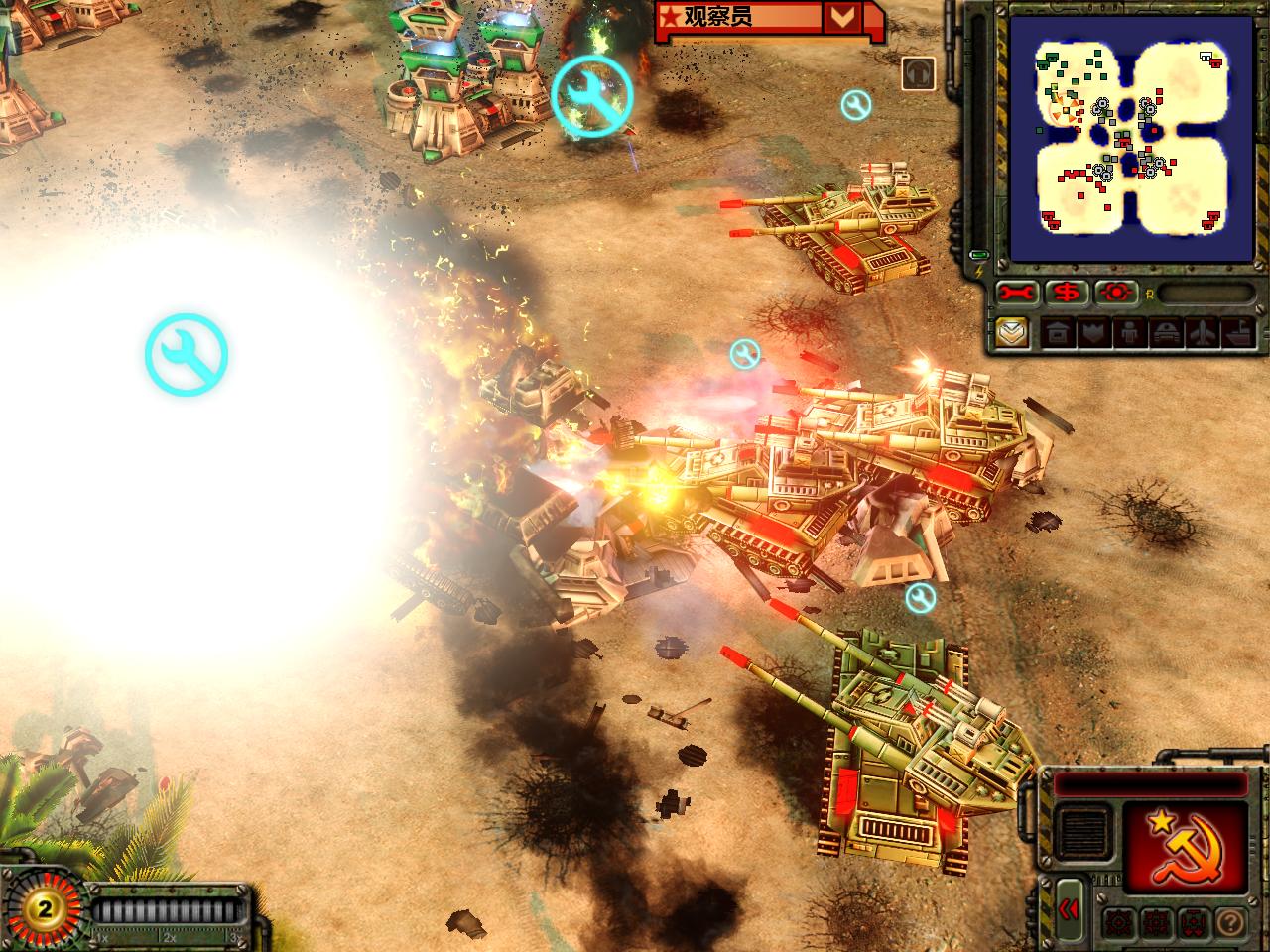Switch to the infantry build tab
The height and width of the screenshot is (952, 1270).
point(1129,334)
